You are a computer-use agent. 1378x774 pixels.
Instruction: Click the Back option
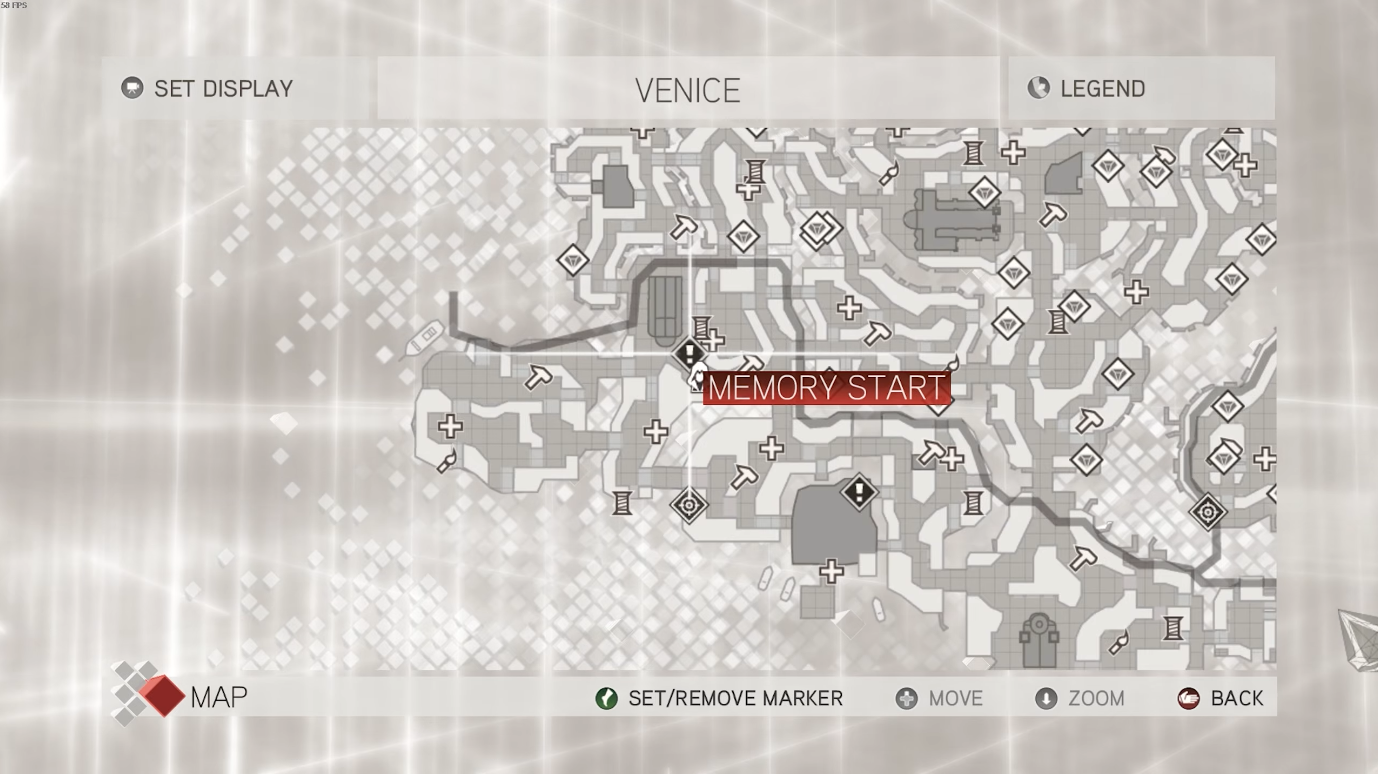(x=1221, y=698)
